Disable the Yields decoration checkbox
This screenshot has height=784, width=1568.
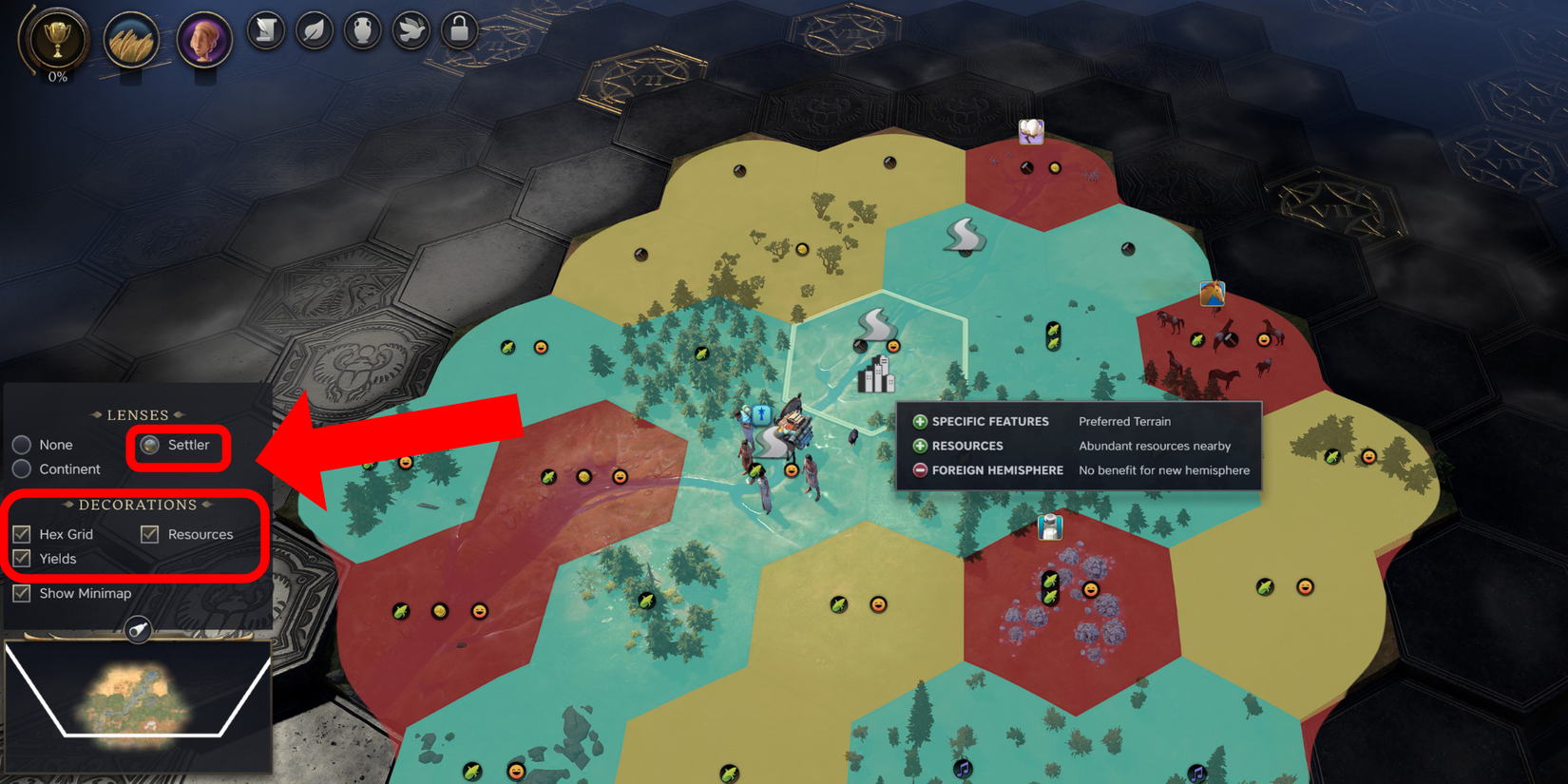click(22, 559)
